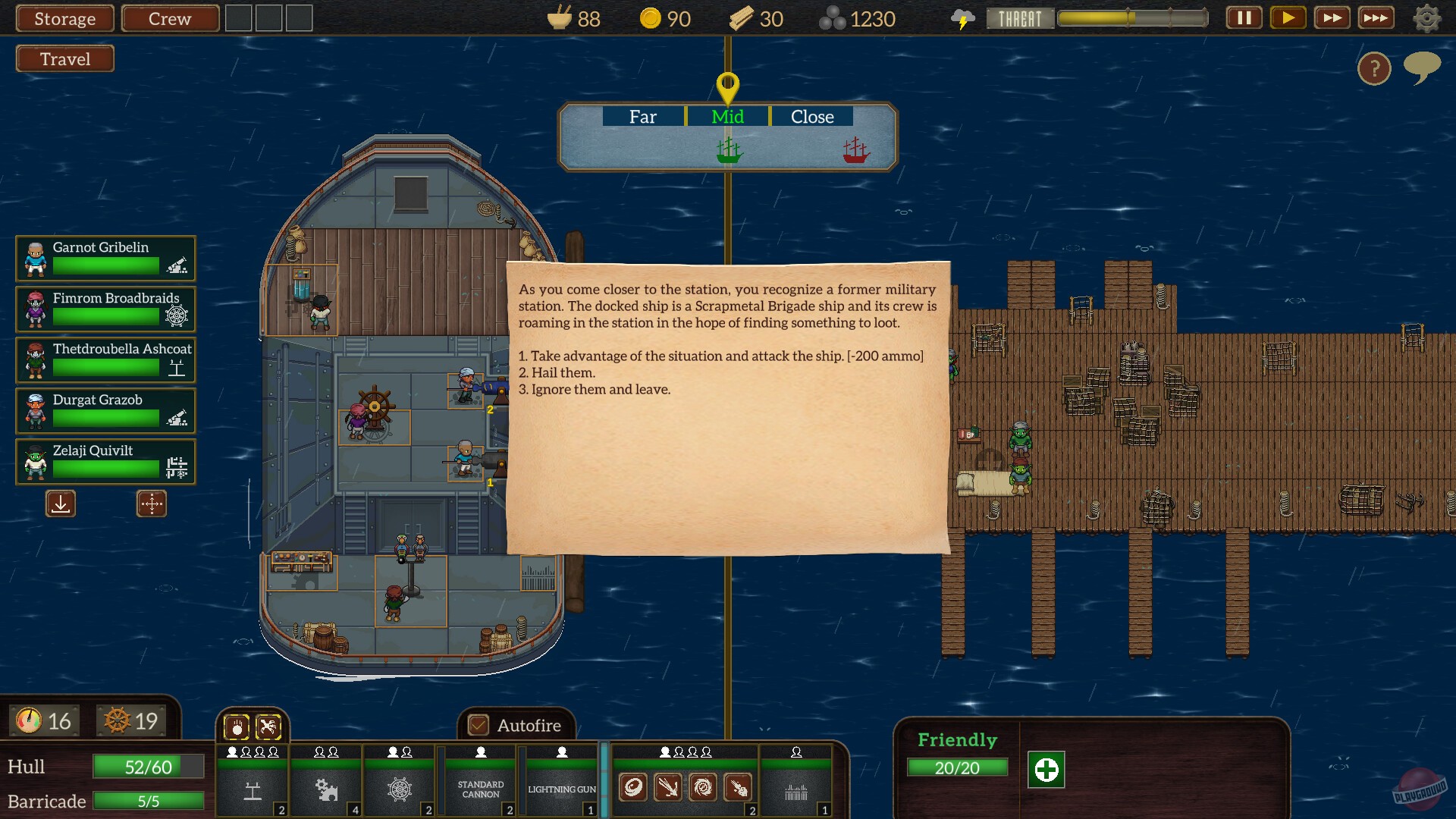Choose option 2 to hail them
The height and width of the screenshot is (819, 1456).
tap(557, 372)
